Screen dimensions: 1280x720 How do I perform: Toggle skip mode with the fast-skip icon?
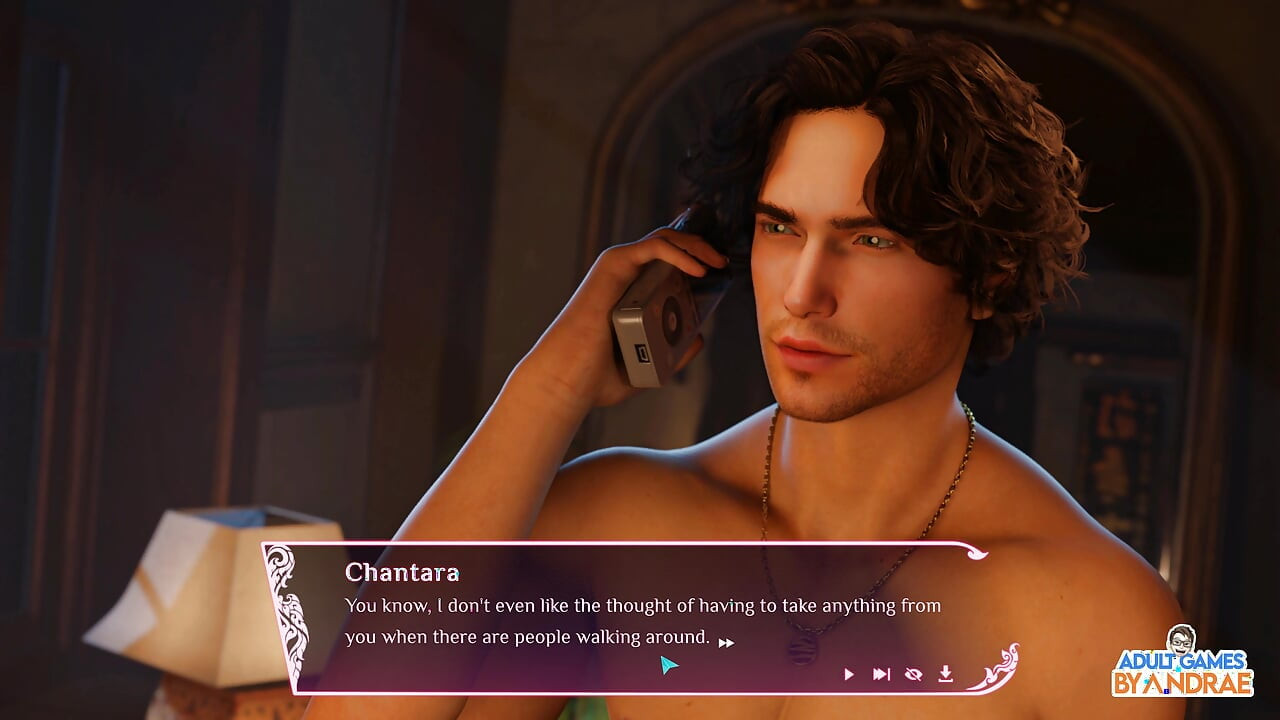pyautogui.click(x=880, y=674)
